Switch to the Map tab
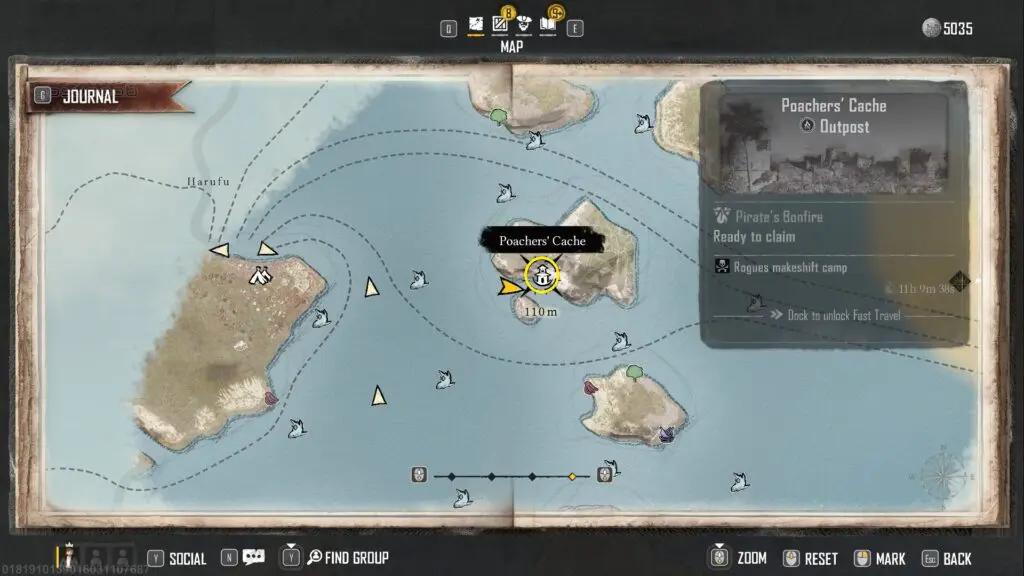This screenshot has height=576, width=1024. tap(475, 24)
